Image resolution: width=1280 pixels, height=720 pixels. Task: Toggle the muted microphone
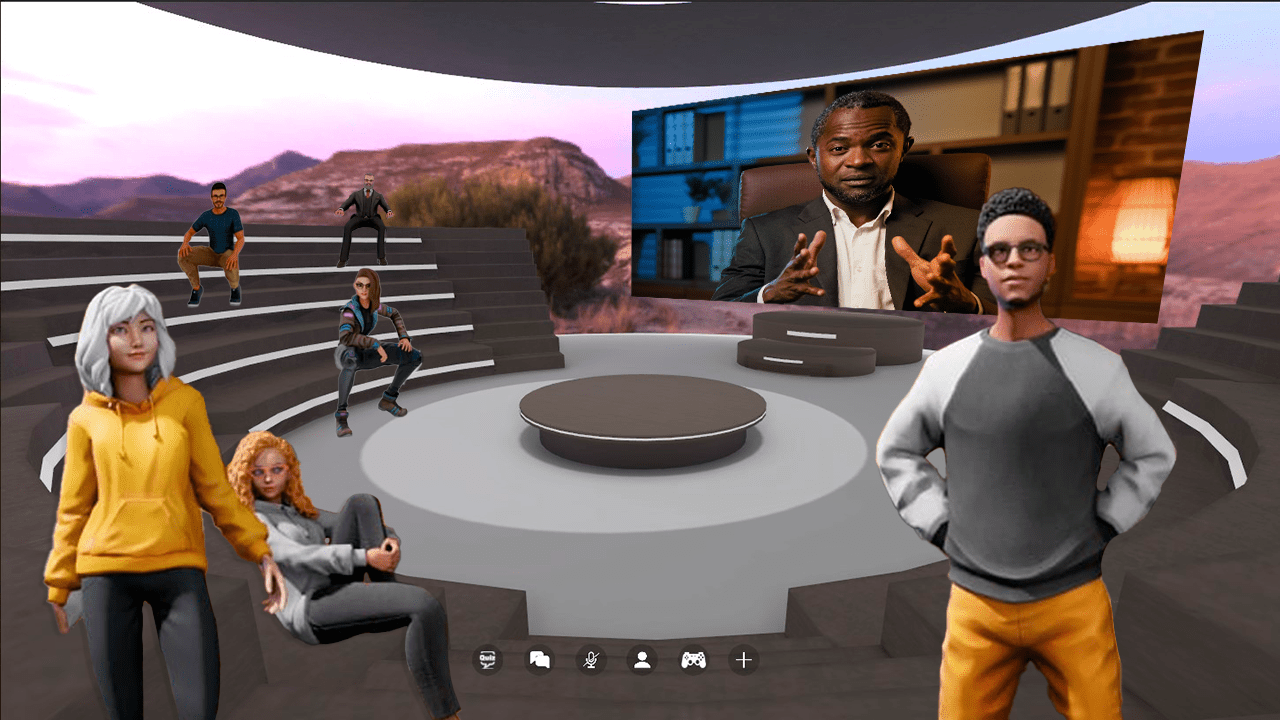point(591,660)
